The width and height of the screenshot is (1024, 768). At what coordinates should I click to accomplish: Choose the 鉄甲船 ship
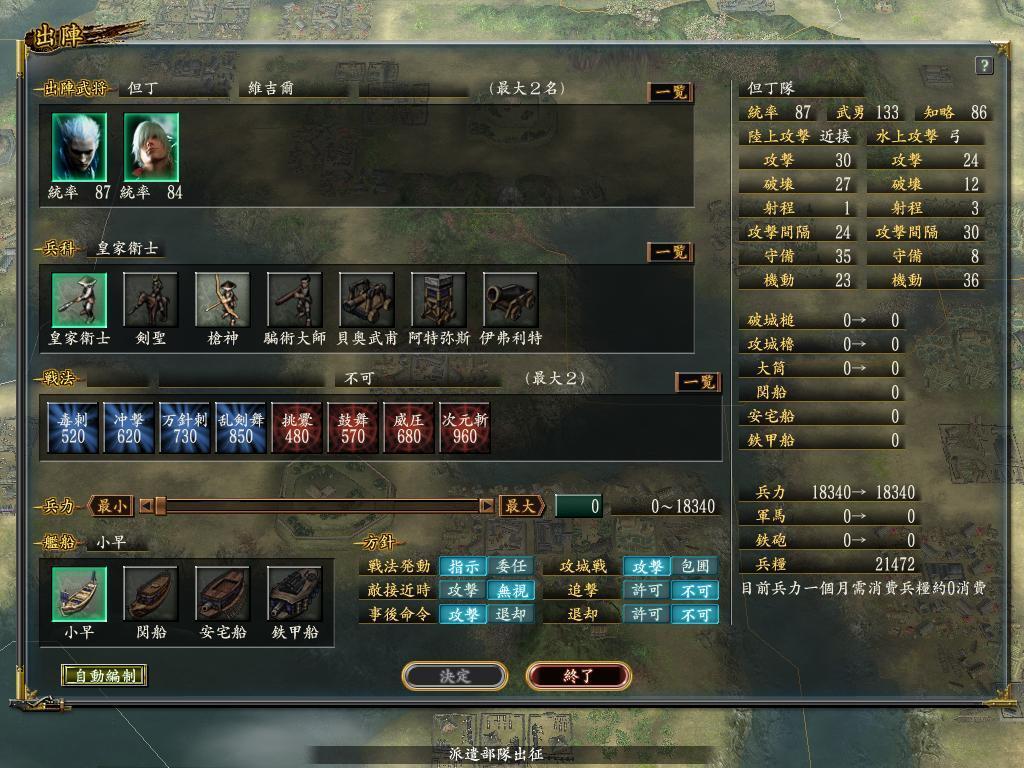coord(294,594)
